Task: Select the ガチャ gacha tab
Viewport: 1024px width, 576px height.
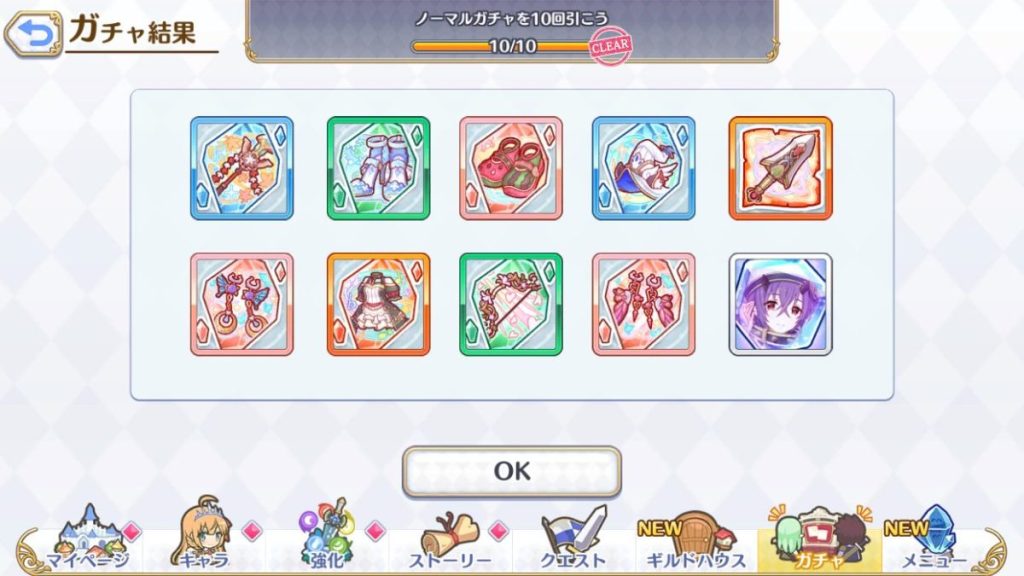Action: [819, 541]
